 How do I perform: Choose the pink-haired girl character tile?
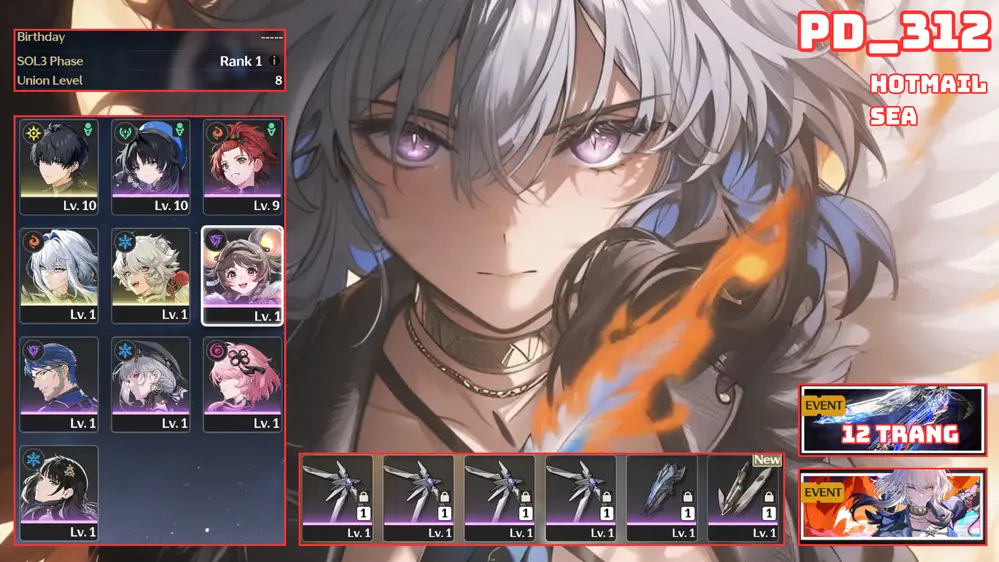click(242, 385)
